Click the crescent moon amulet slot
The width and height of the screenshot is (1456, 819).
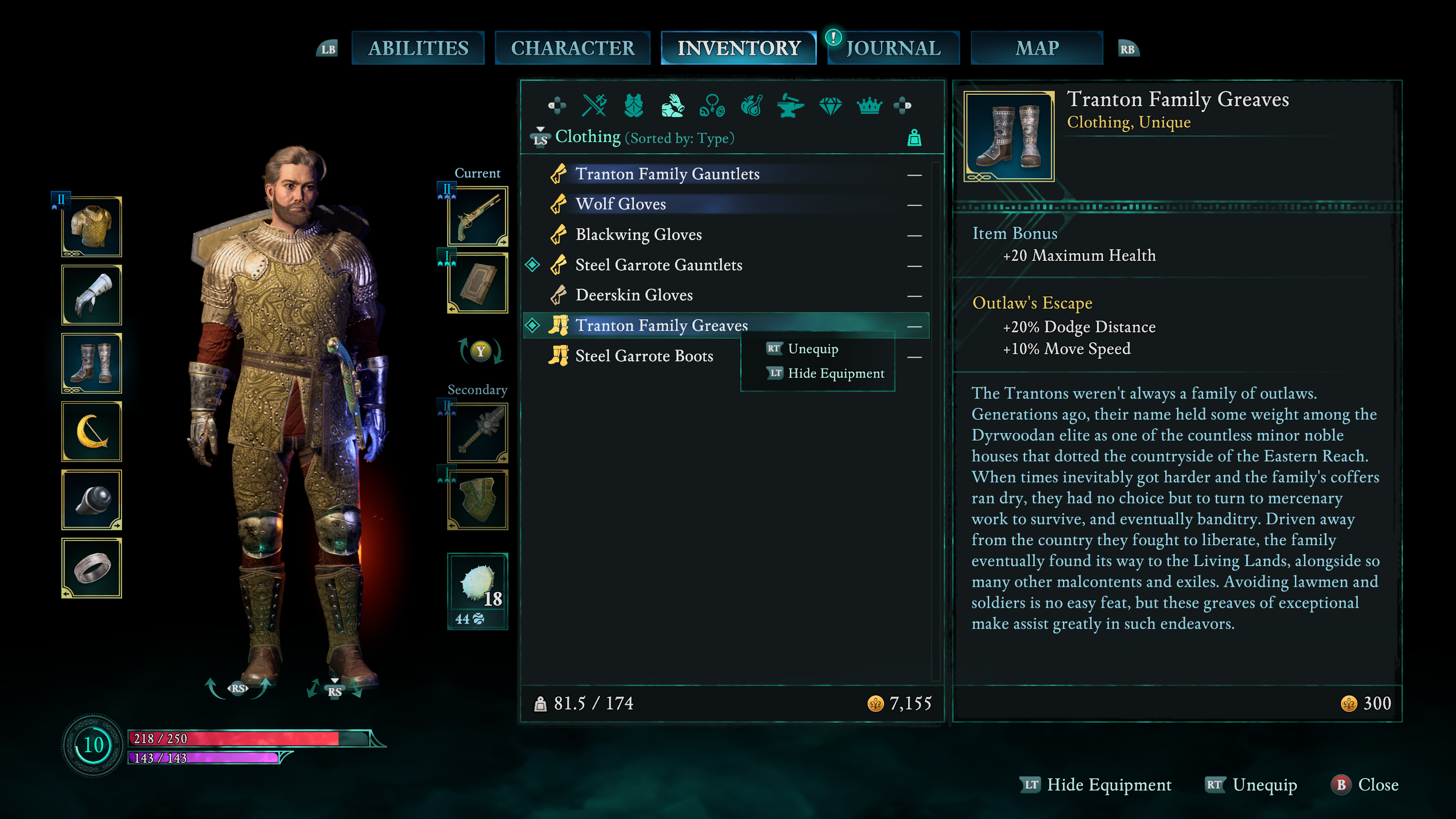91,432
